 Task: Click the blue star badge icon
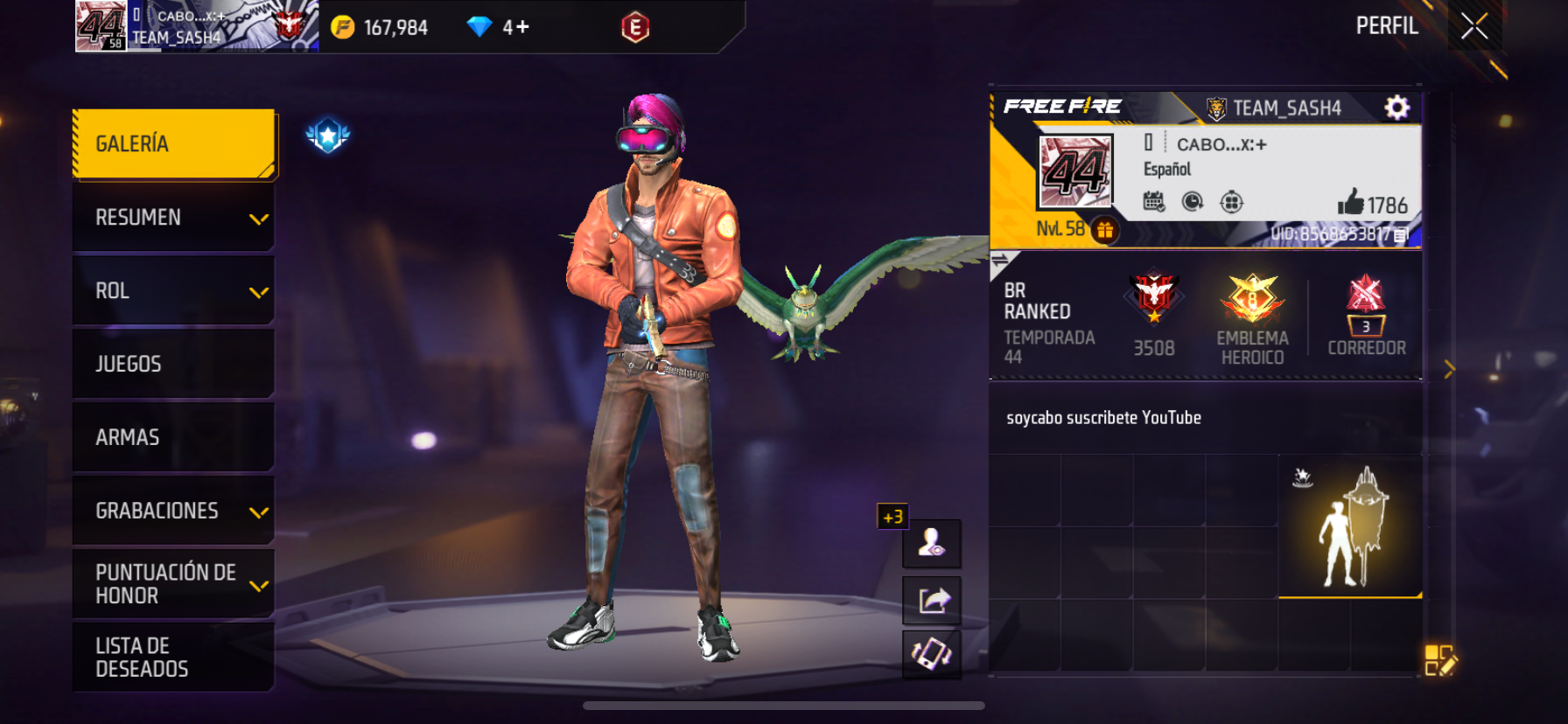pos(328,136)
